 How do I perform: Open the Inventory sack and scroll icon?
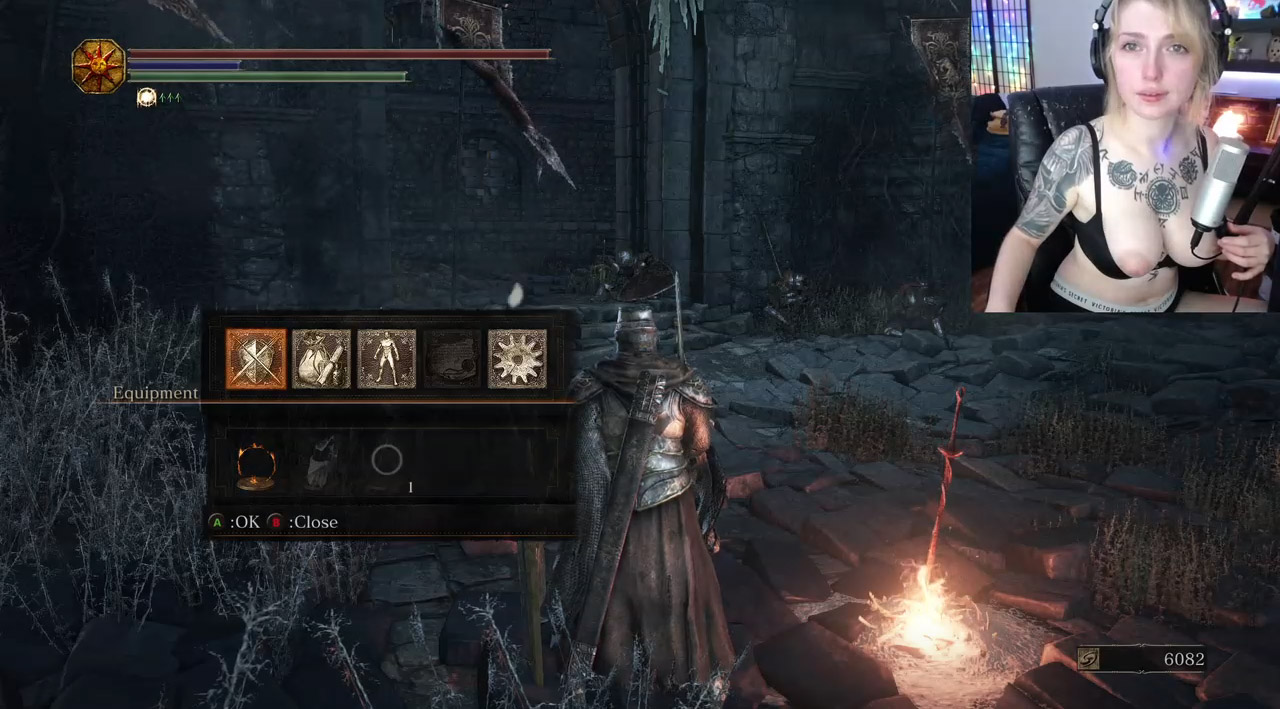point(321,359)
